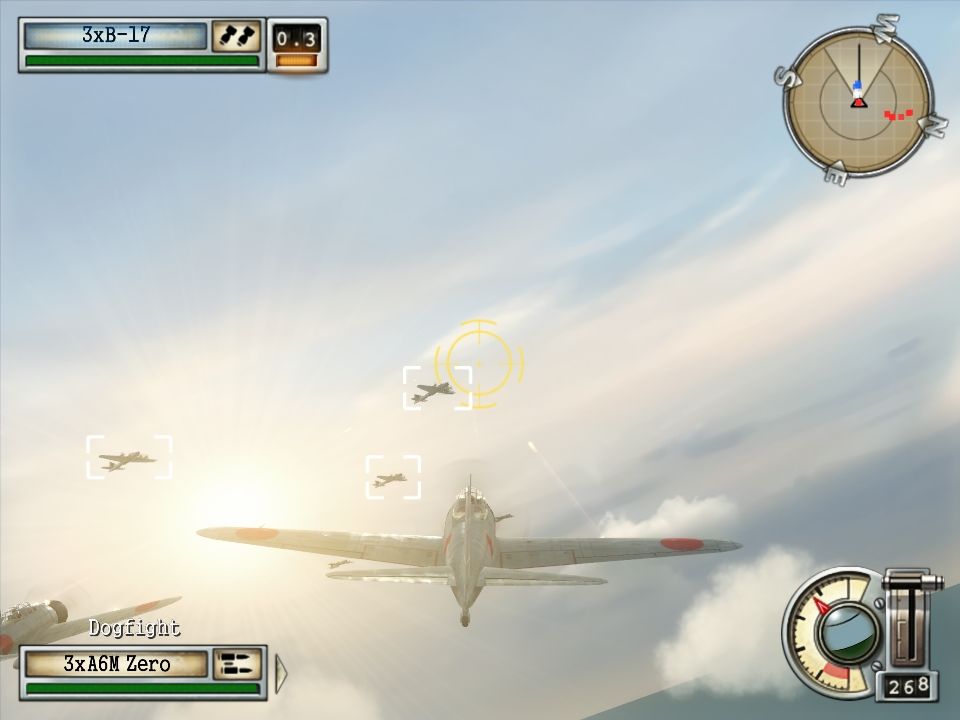This screenshot has height=720, width=960.
Task: Click the bomb icon beside B-17 label
Action: click(237, 37)
